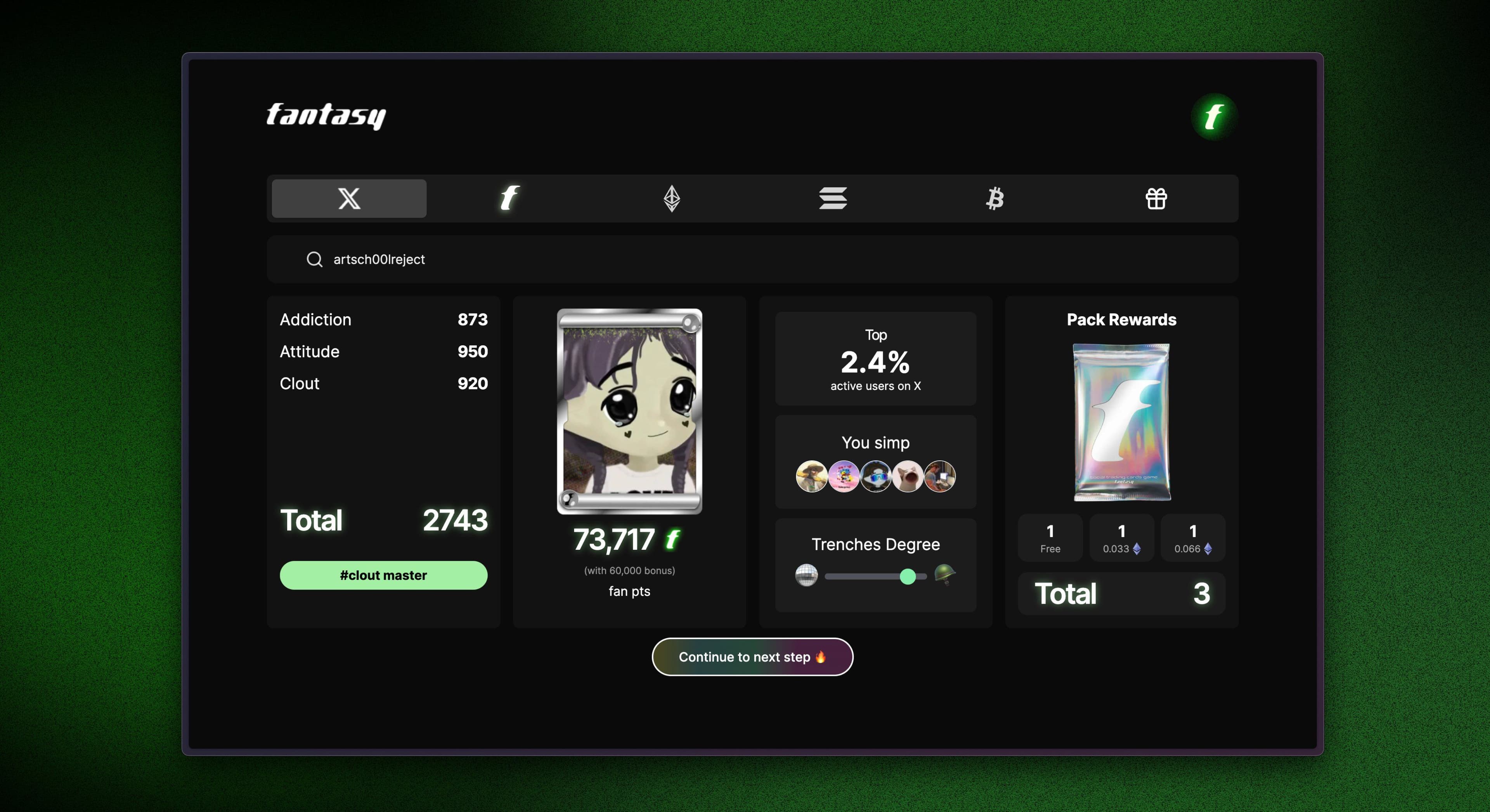Click Continue to next step
Viewport: 1490px width, 812px height.
(752, 657)
